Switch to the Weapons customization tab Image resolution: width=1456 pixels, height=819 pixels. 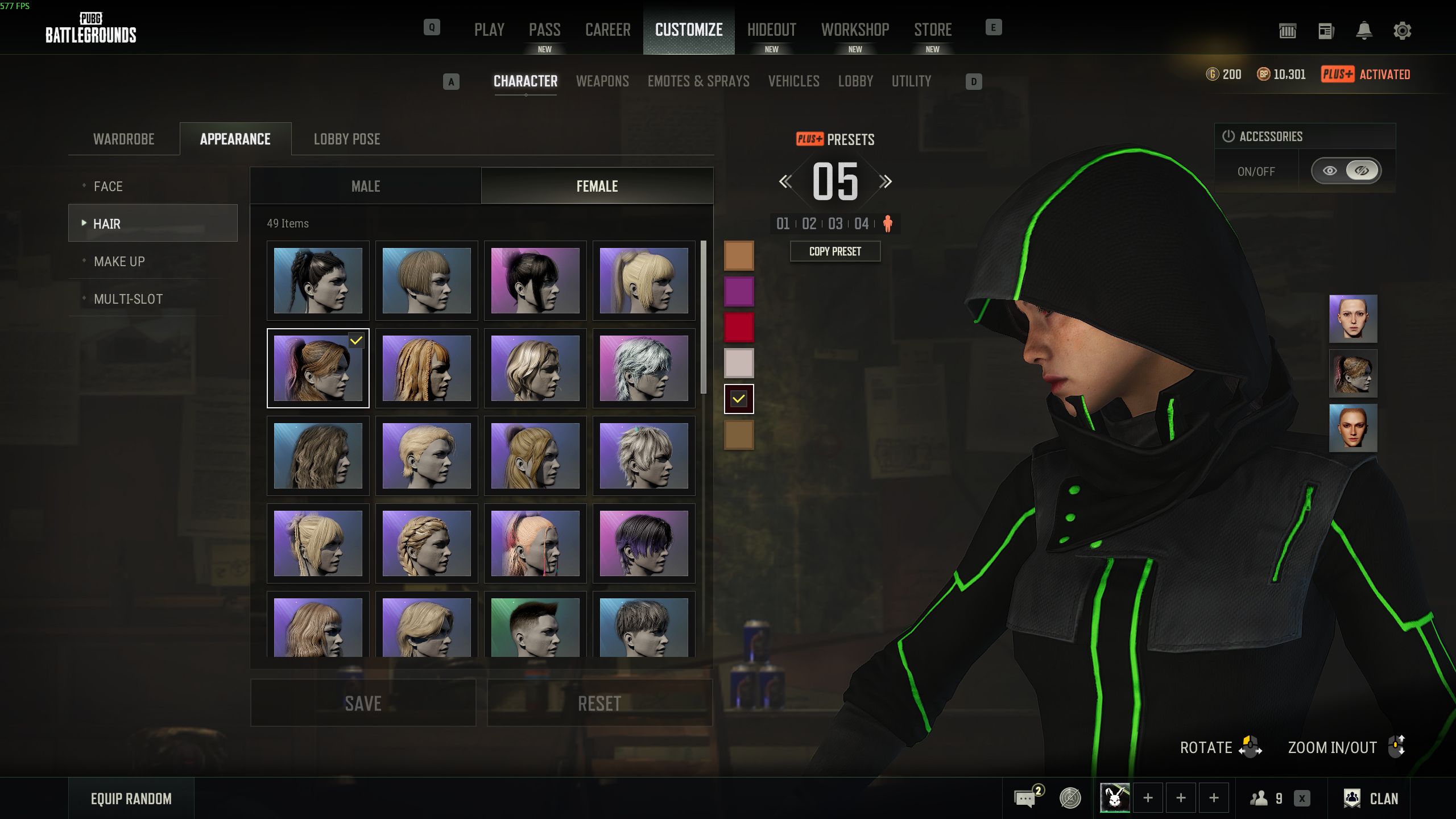(x=602, y=81)
